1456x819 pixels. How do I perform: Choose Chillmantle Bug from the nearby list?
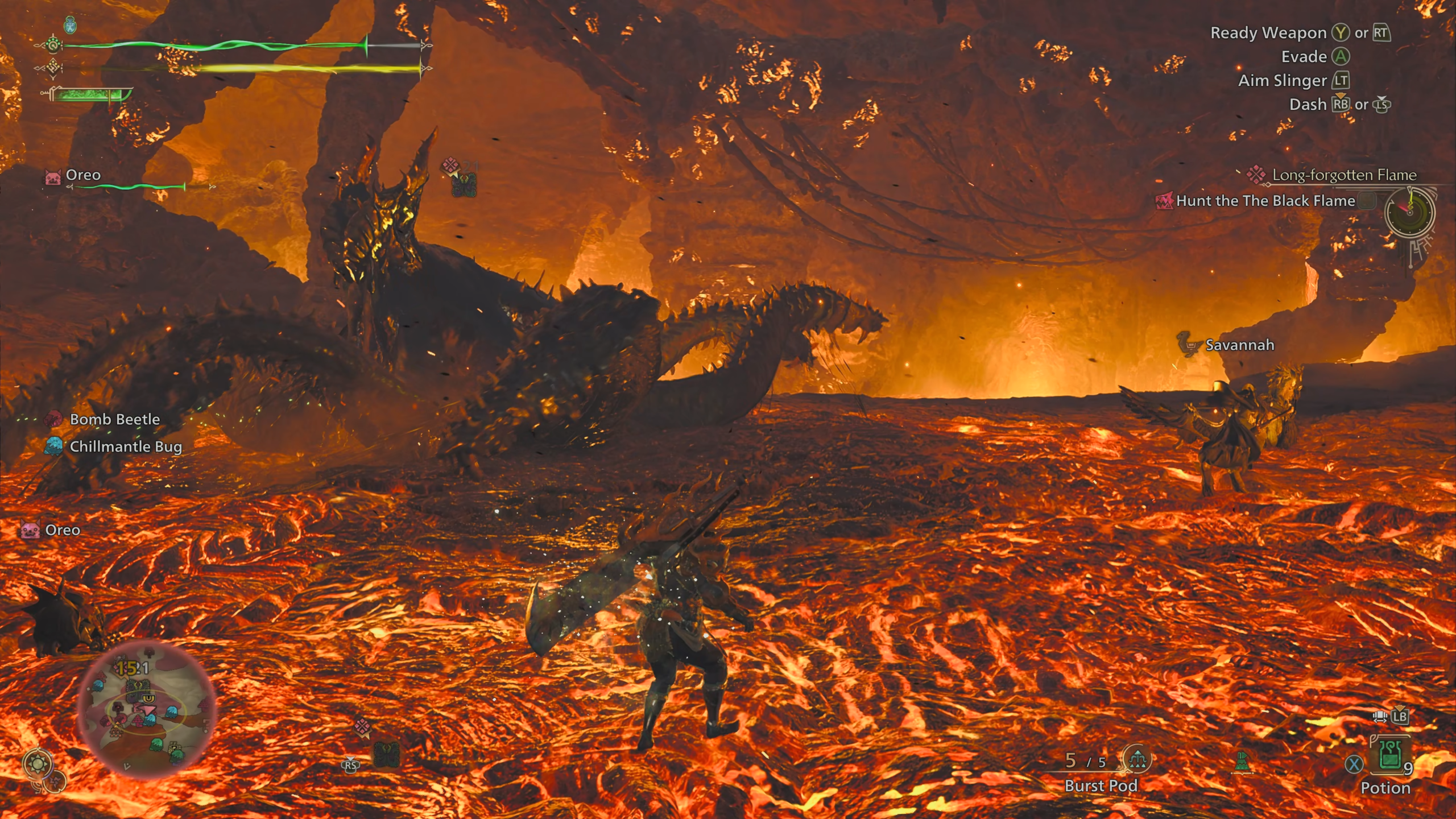tap(125, 446)
